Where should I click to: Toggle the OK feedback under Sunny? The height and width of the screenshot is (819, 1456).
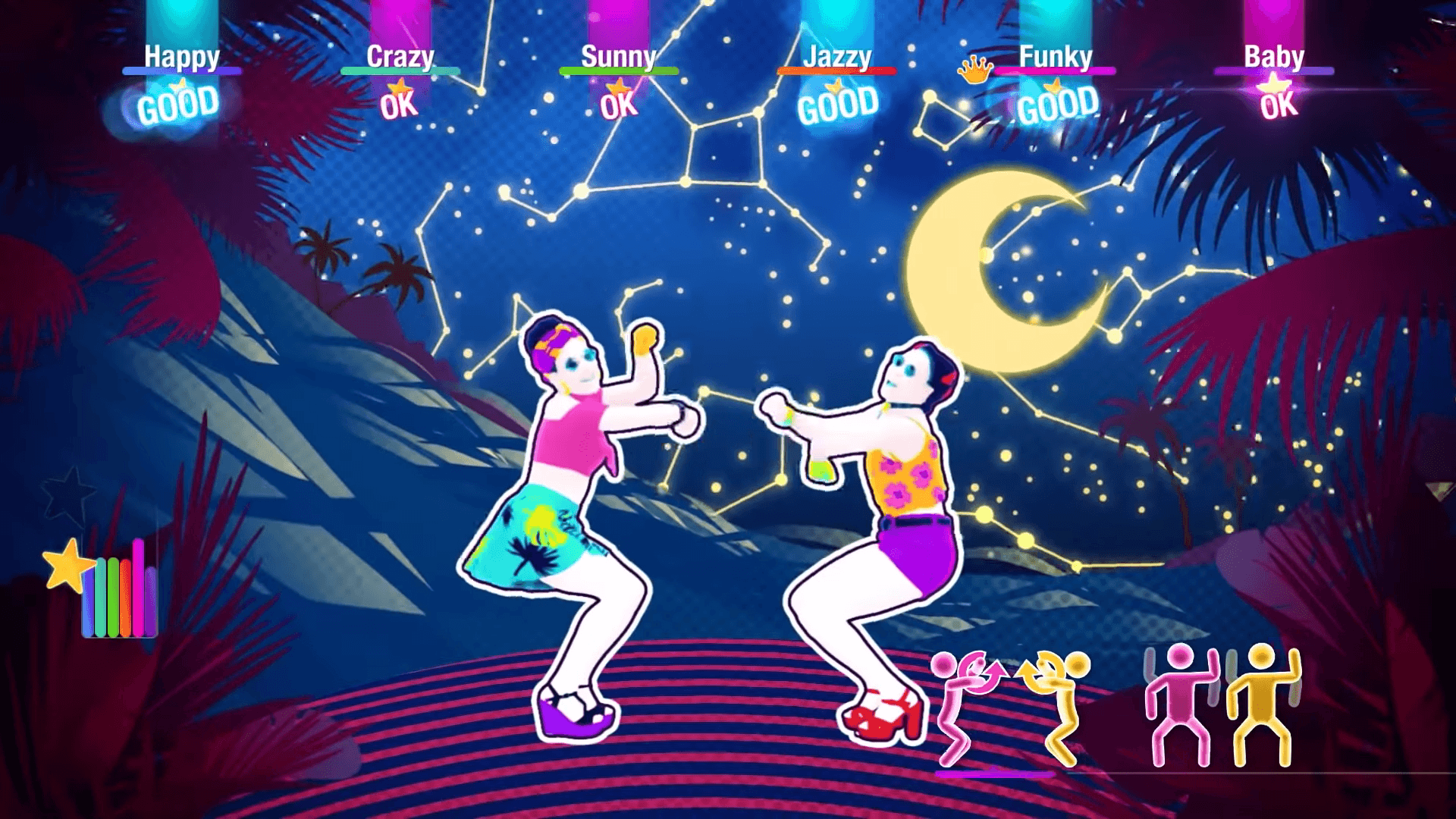618,106
